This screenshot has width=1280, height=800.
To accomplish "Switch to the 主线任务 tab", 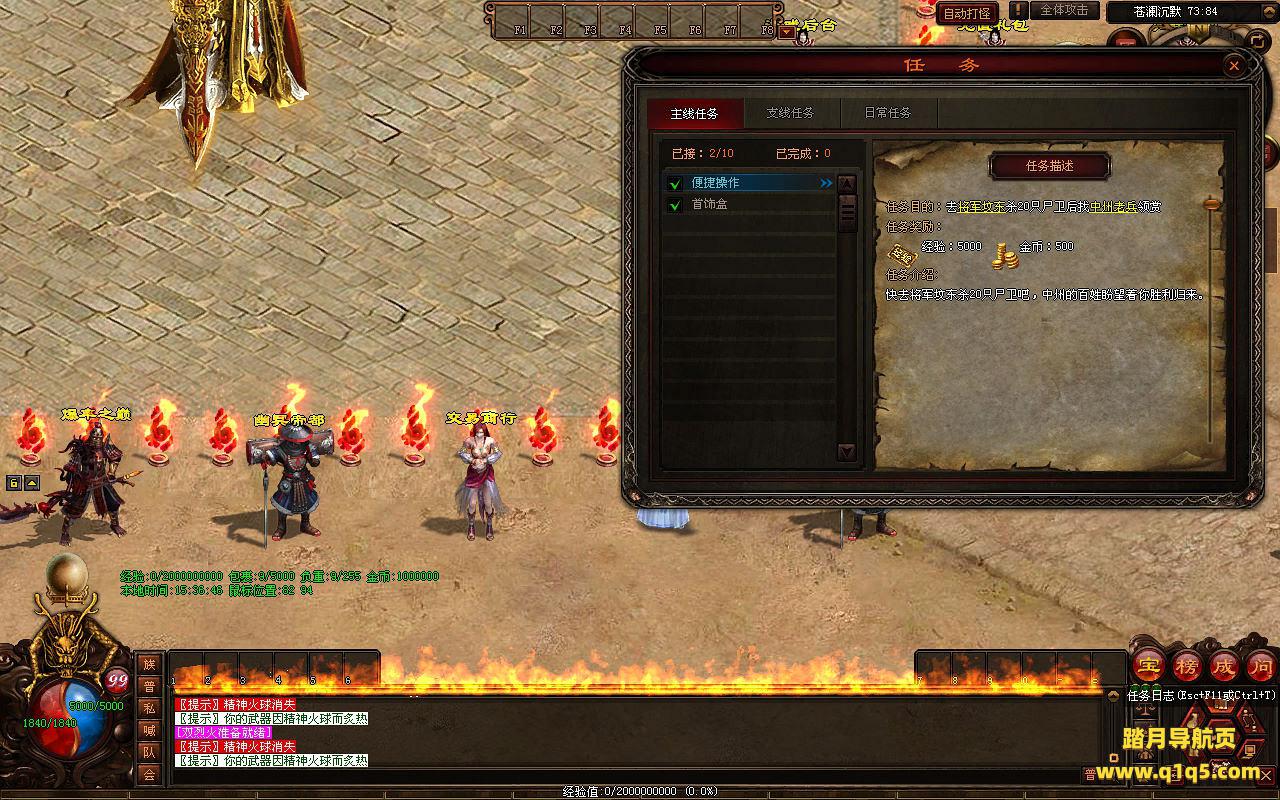I will coord(694,113).
